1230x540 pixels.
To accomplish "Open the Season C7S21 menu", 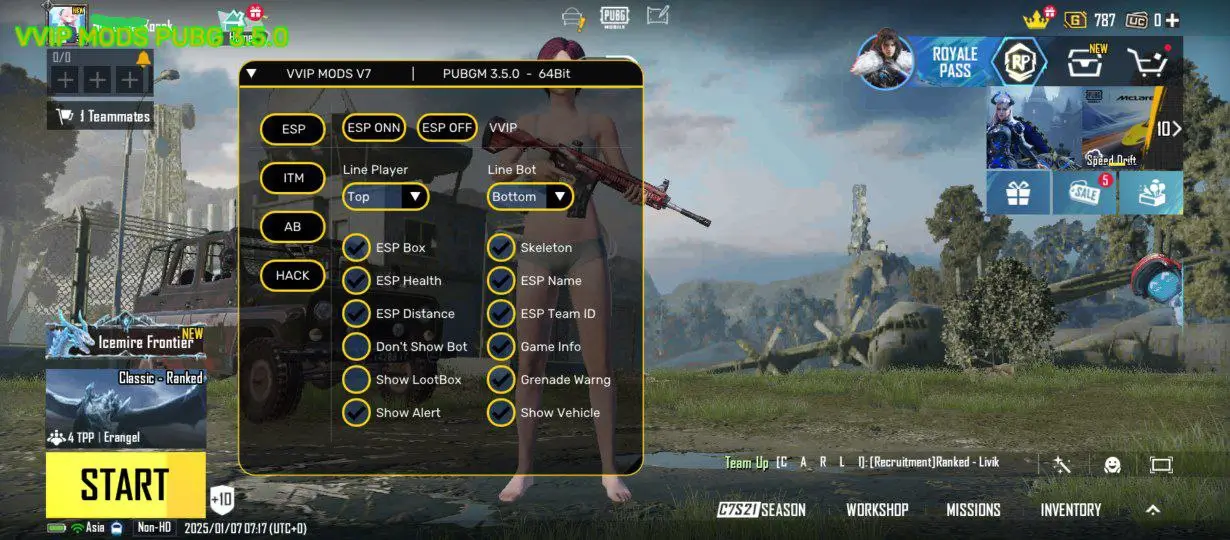I will (x=762, y=510).
